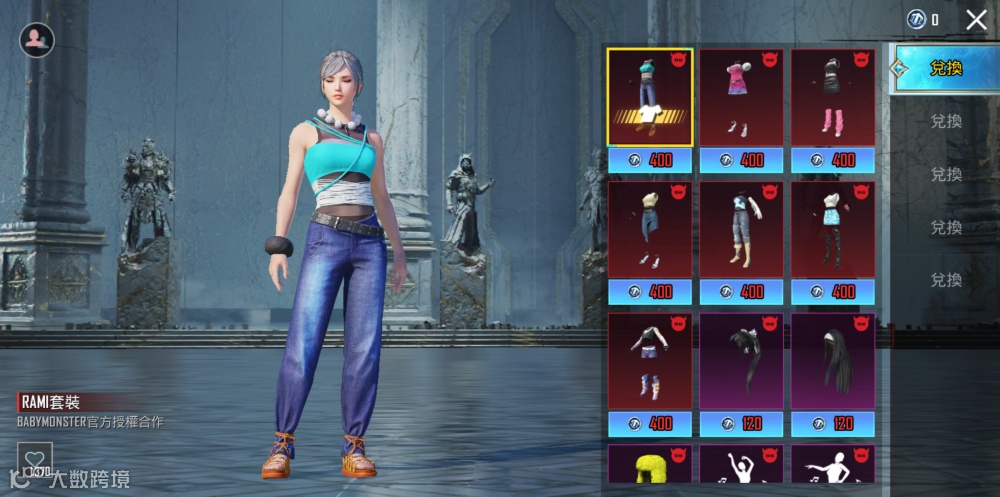The image size is (1000, 497).
Task: Select the RAMI teal top and jeans set
Action: (x=650, y=97)
